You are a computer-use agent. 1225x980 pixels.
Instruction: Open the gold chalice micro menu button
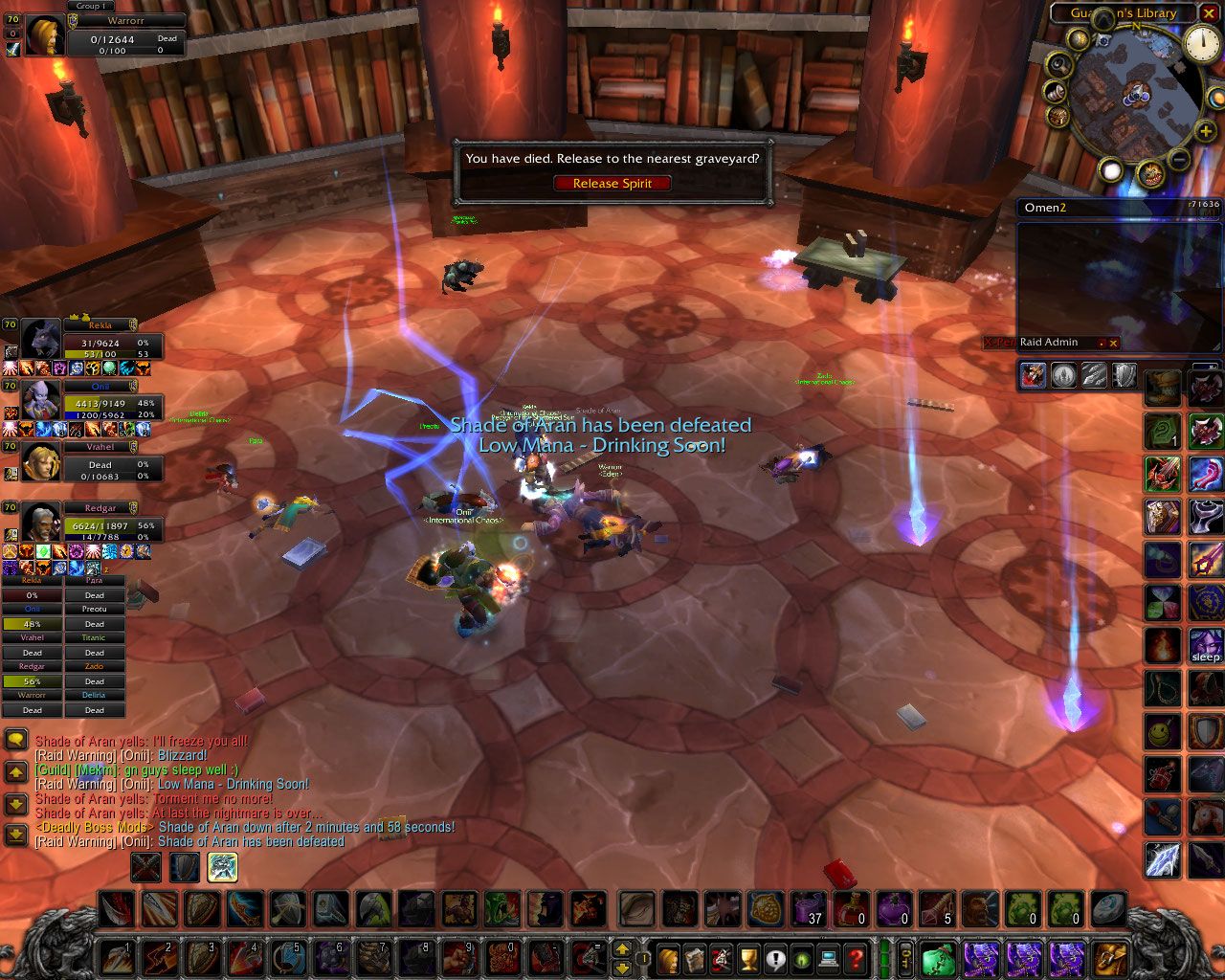pos(749,957)
